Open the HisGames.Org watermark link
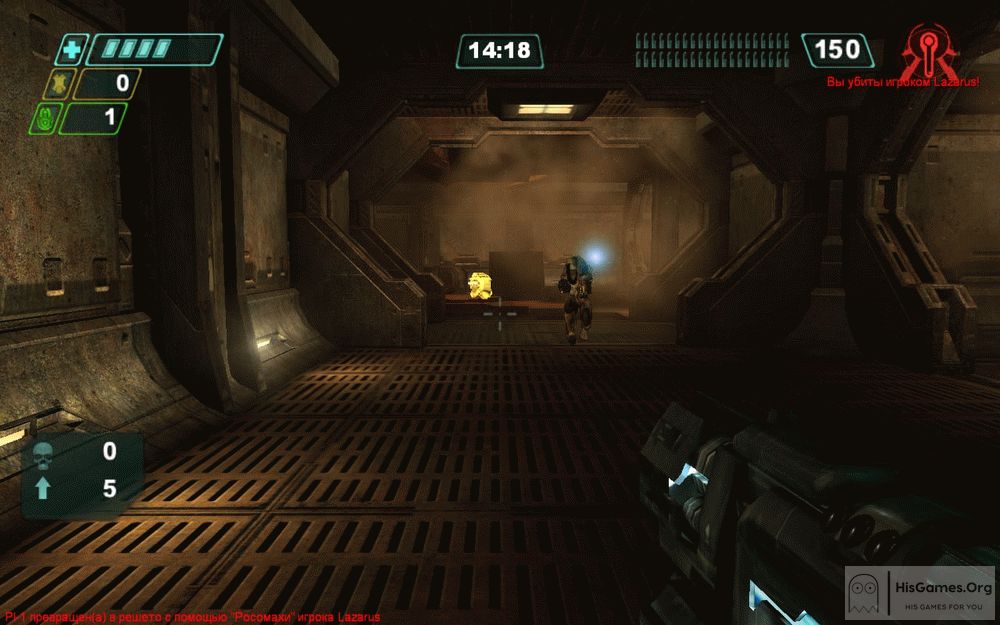 919,595
